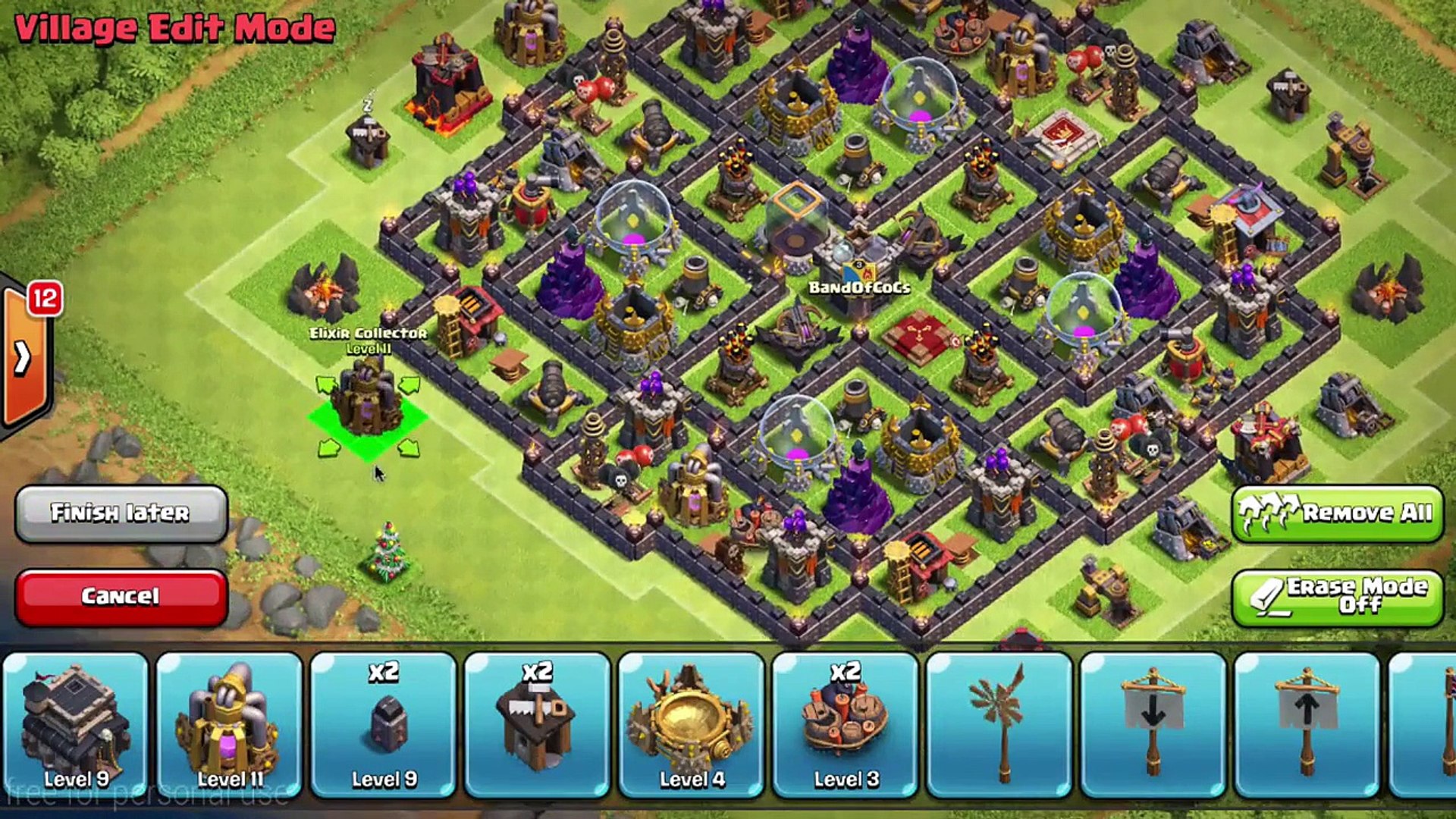
Task: Pick the Level 11 Elixir Collector tile
Action: coord(230,724)
